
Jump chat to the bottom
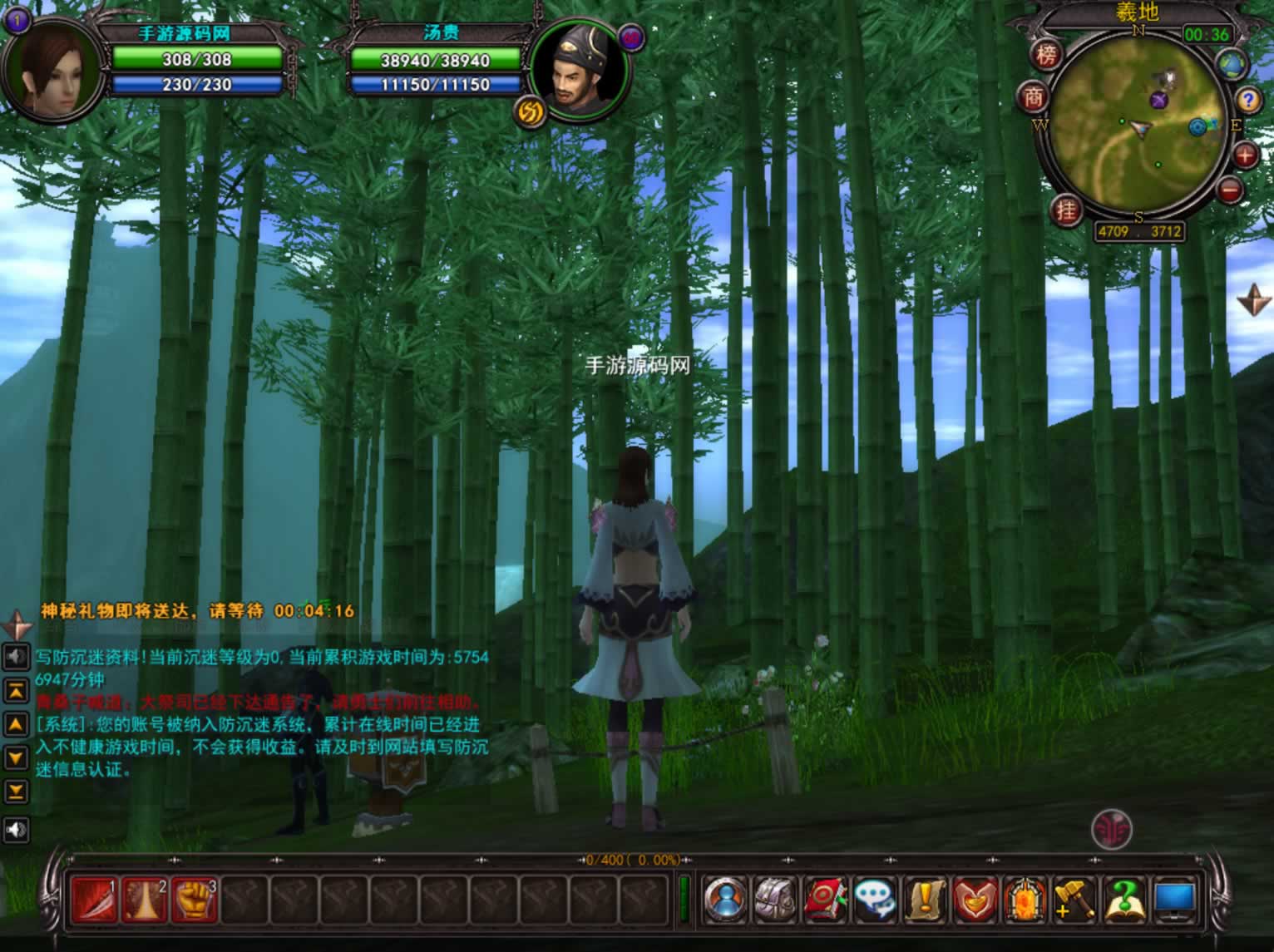[16, 791]
